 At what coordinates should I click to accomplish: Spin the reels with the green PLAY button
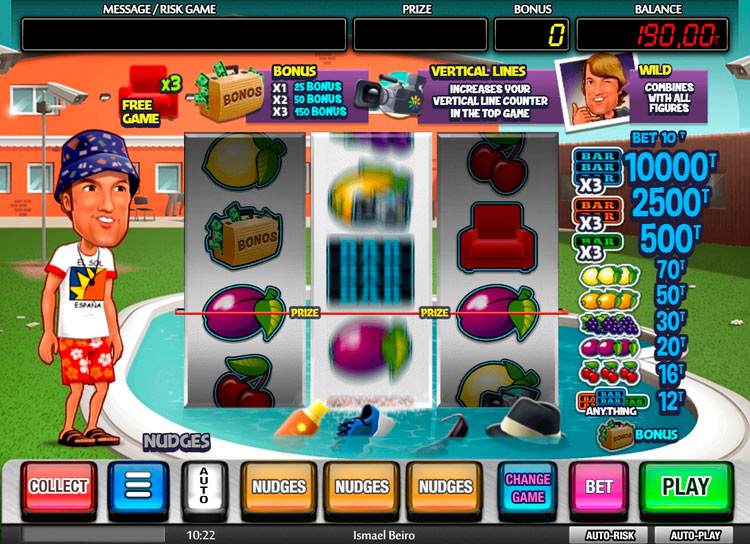685,487
